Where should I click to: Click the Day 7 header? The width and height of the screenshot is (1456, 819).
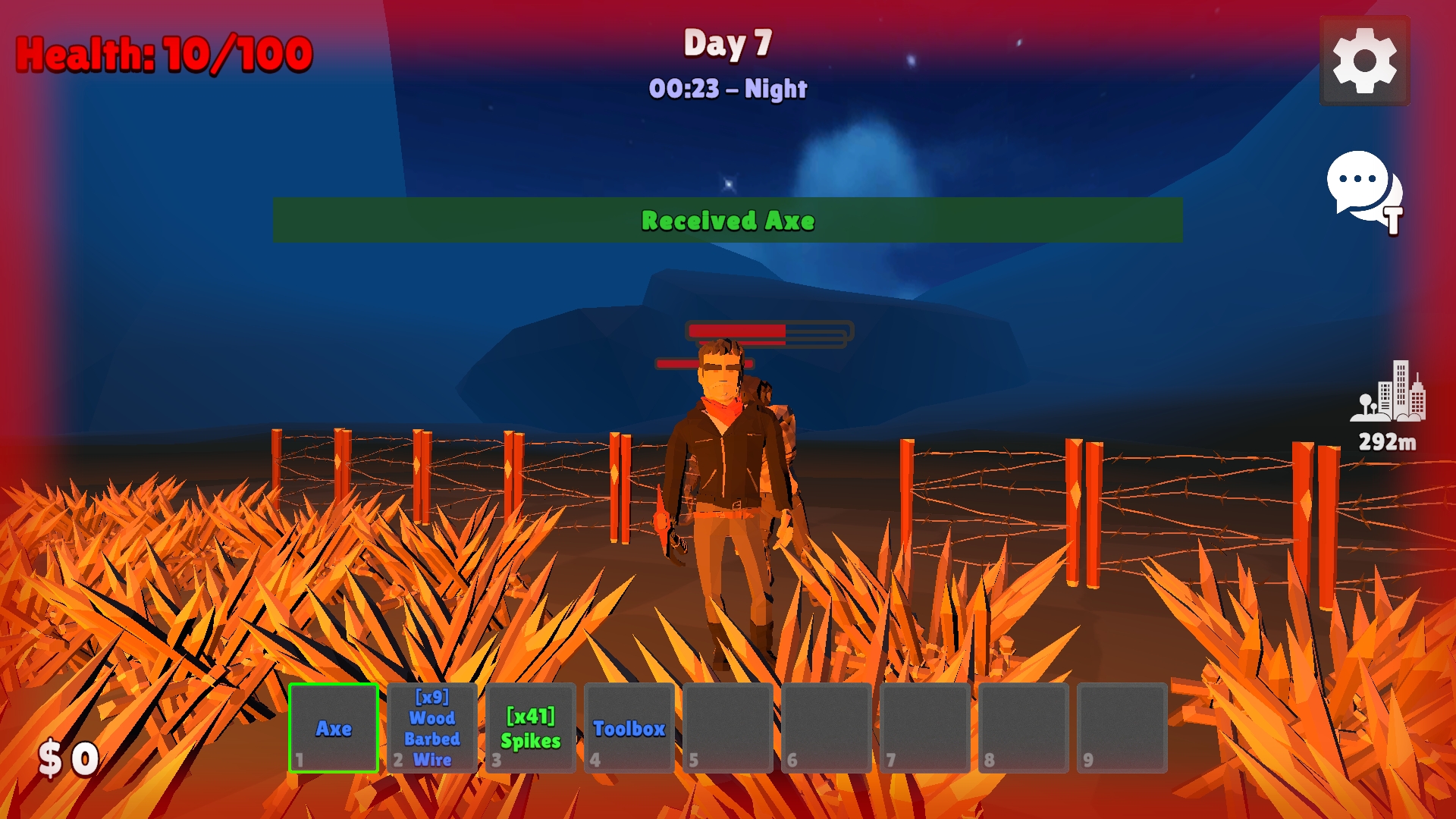tap(727, 44)
